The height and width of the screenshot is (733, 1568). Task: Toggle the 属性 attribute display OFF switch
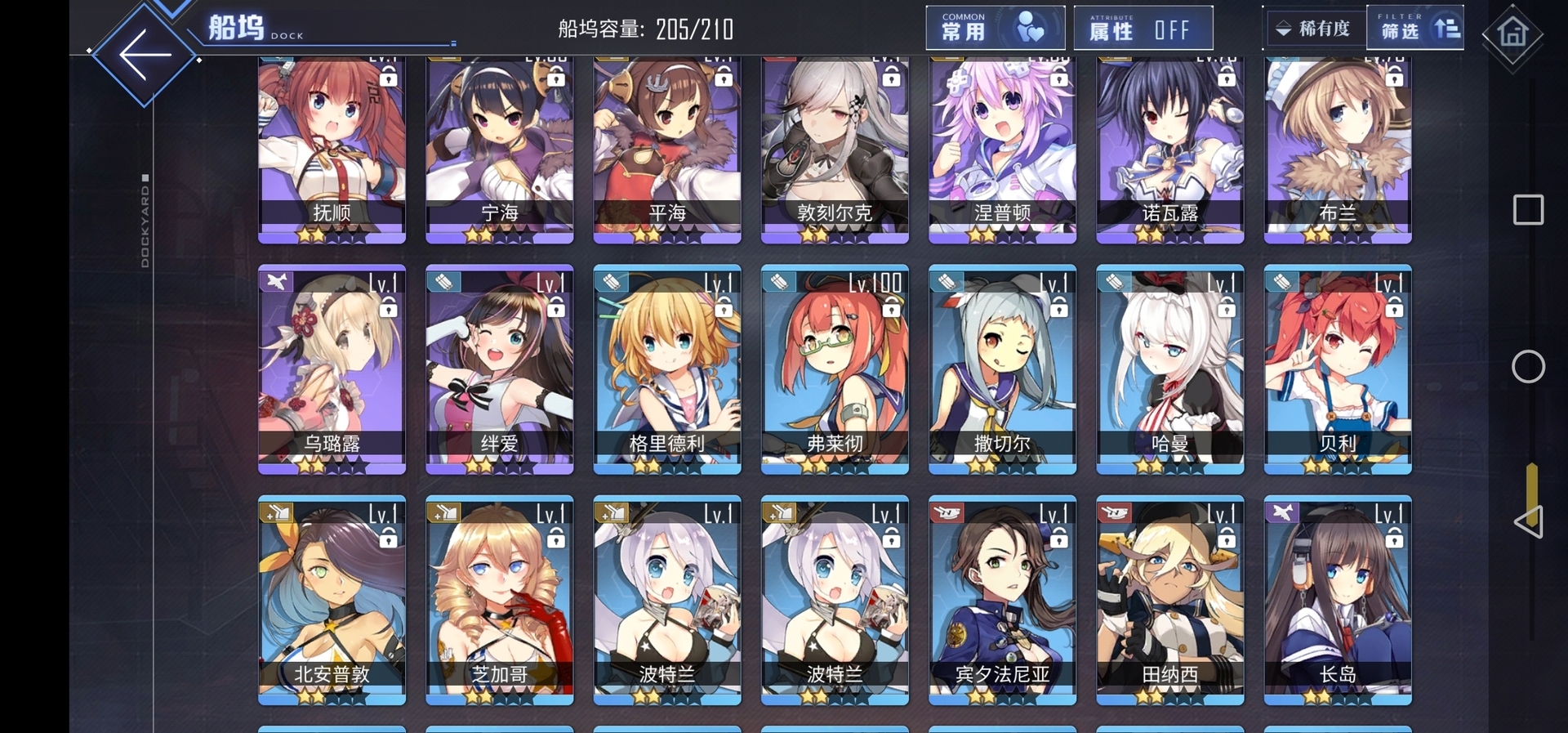click(x=1143, y=29)
